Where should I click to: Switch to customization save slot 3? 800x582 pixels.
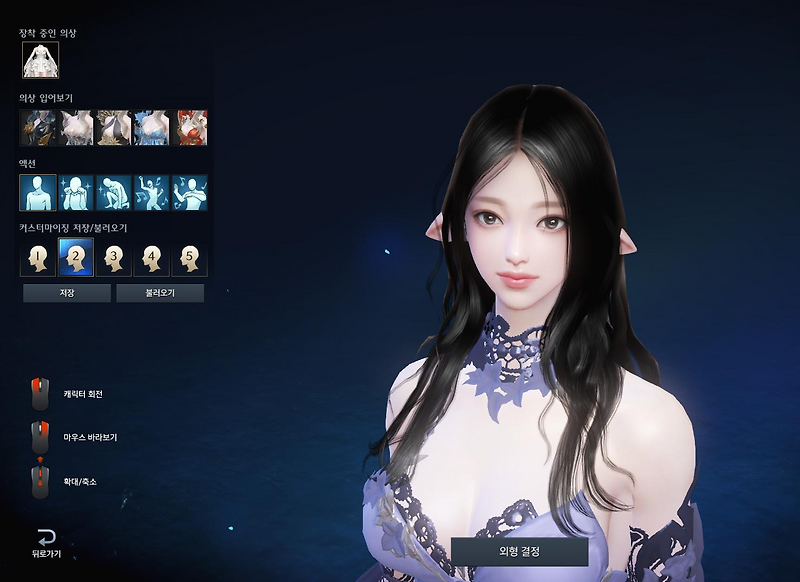[x=114, y=258]
